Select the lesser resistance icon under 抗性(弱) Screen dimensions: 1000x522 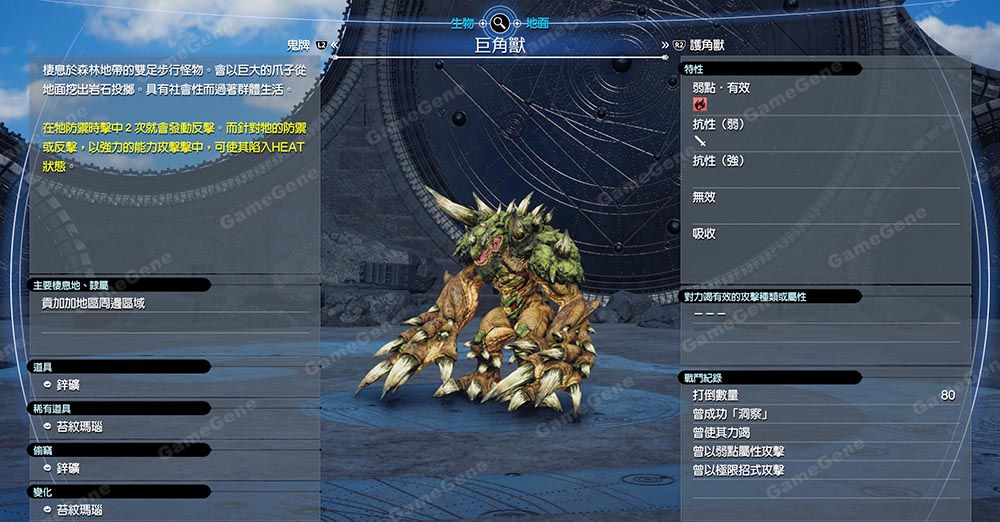[x=699, y=141]
